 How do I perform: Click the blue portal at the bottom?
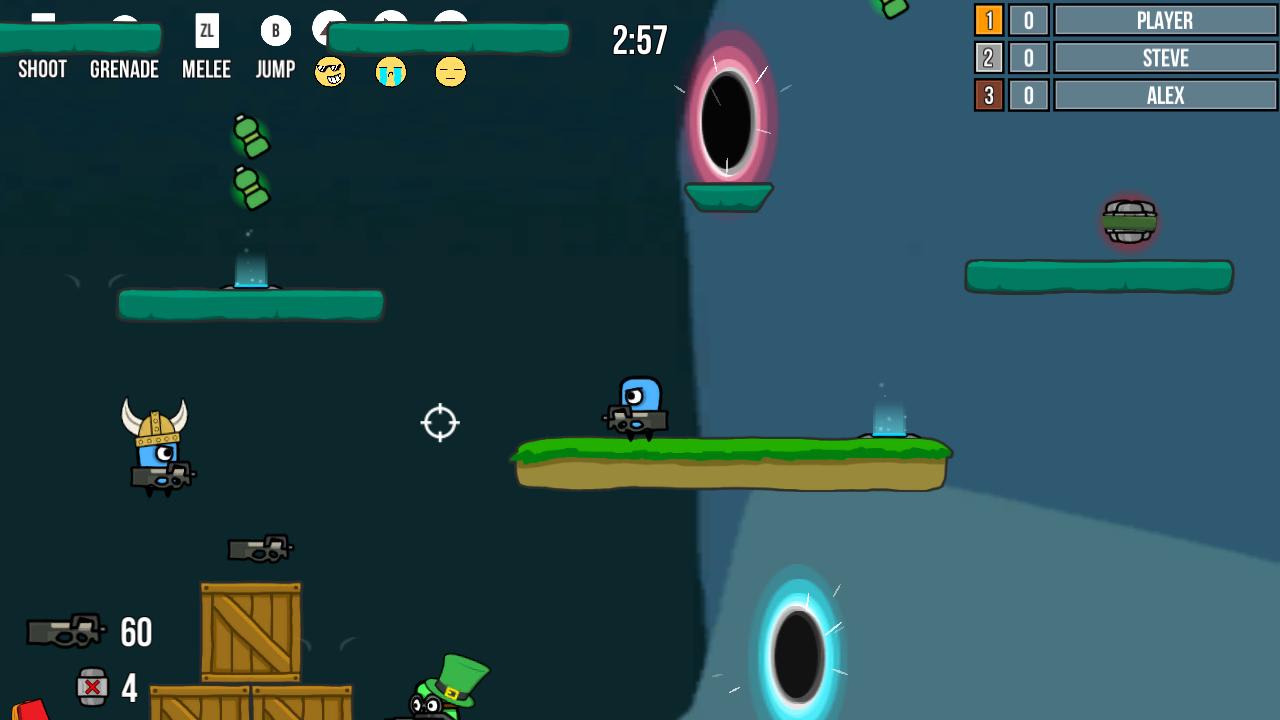796,652
